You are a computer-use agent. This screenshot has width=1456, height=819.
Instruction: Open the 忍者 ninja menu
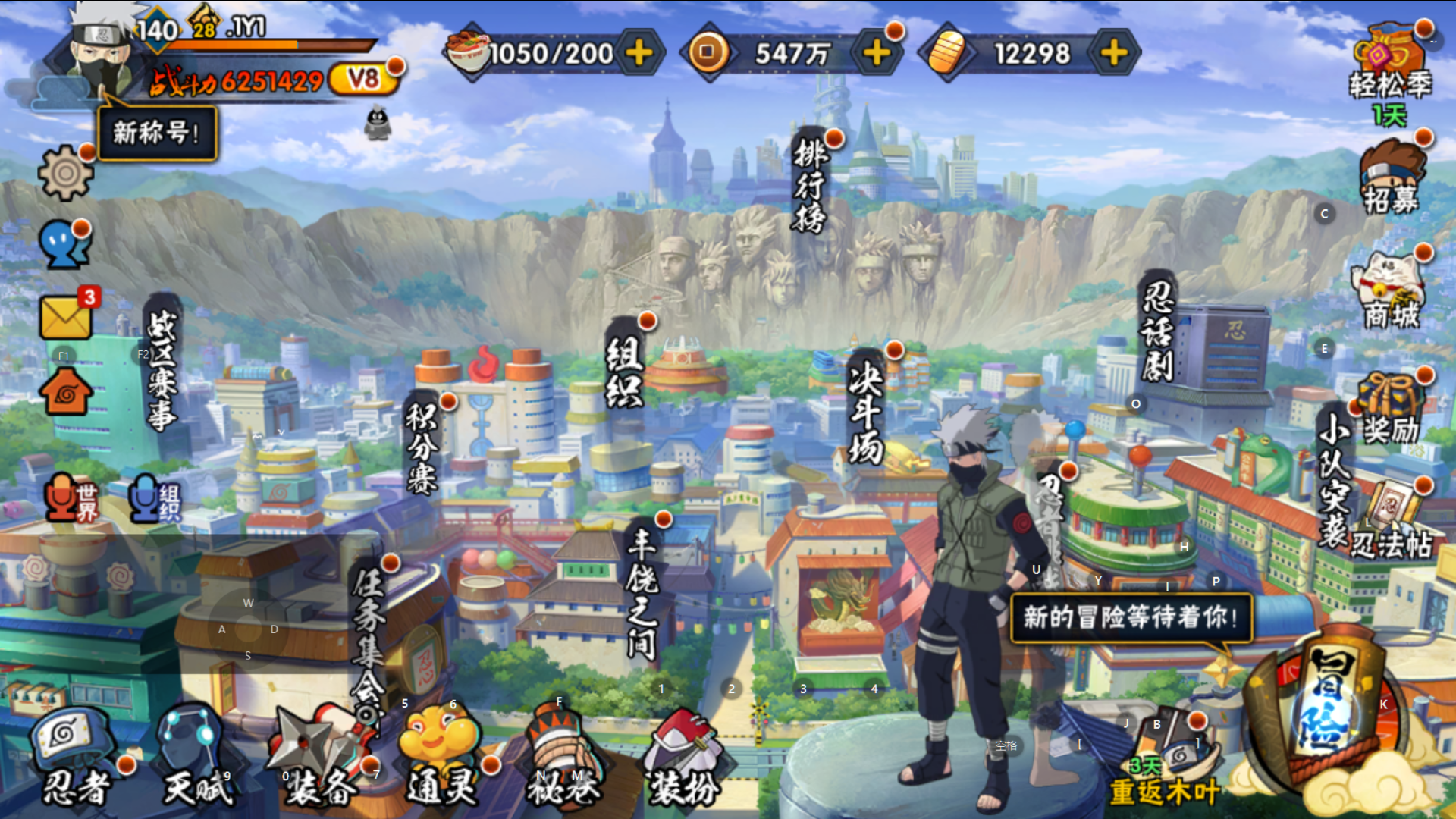(x=76, y=758)
